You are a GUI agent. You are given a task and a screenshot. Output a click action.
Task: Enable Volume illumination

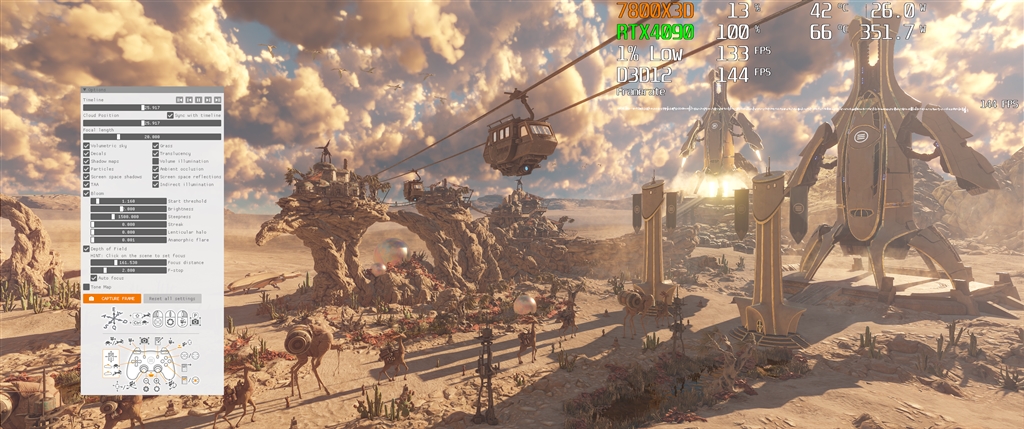coord(156,162)
